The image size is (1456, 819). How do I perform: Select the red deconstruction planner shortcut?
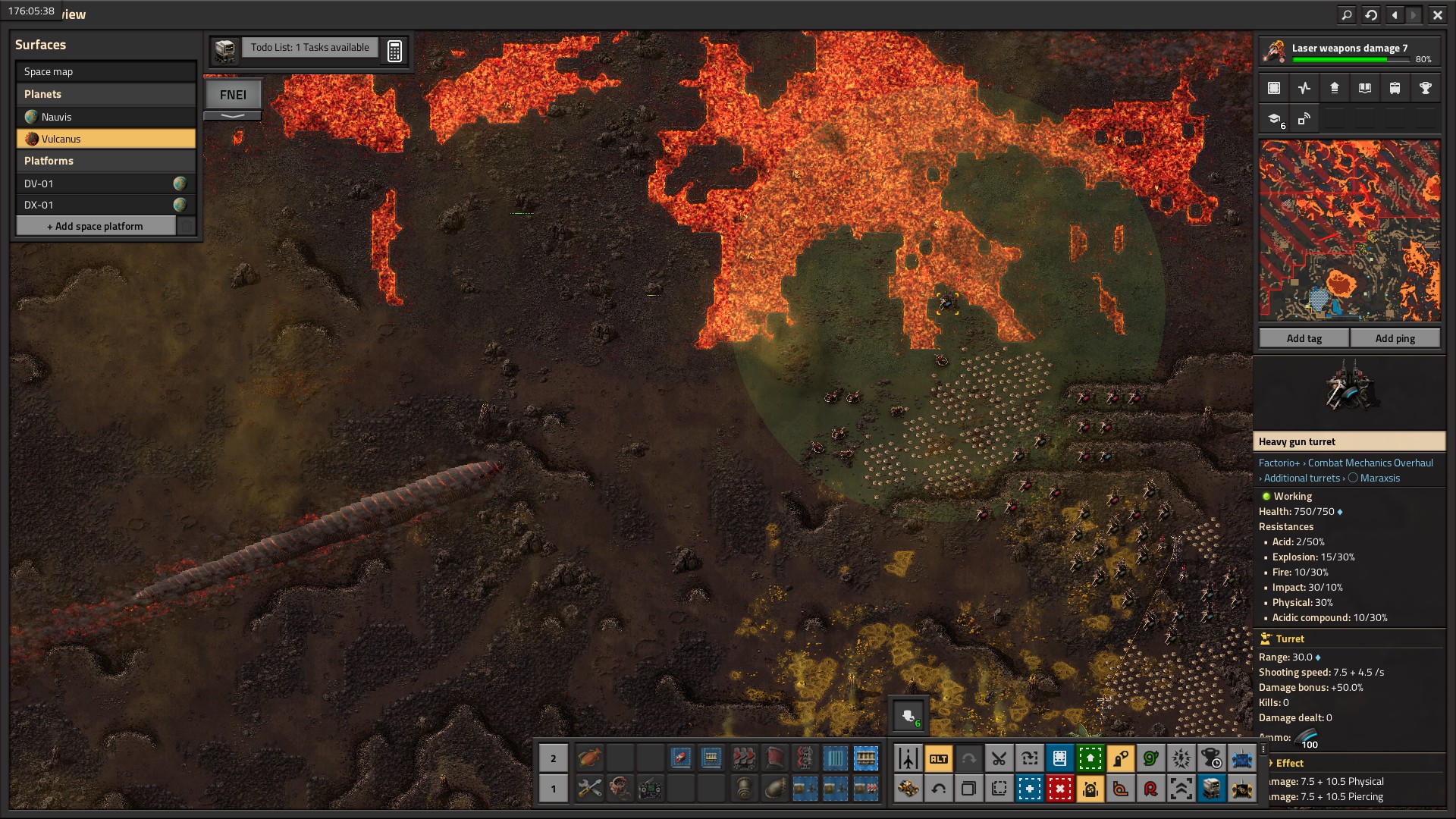(1059, 789)
